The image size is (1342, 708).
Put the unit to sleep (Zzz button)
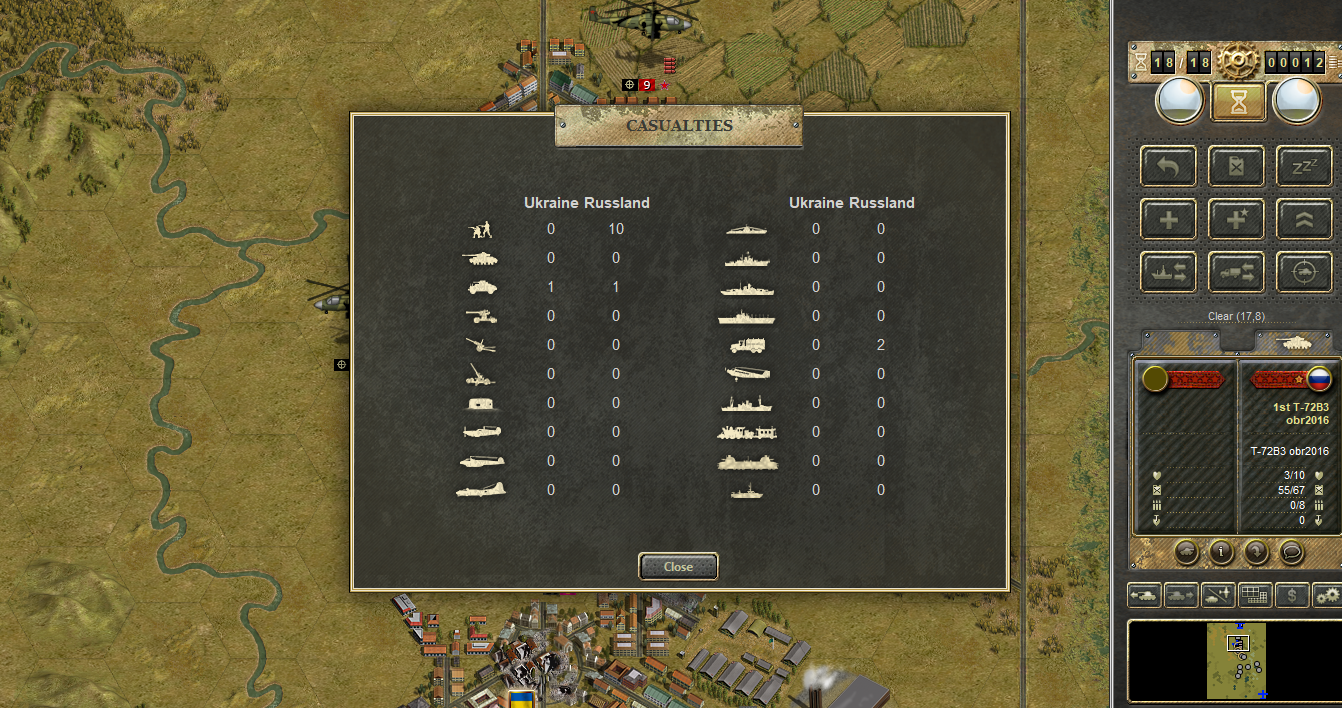1305,167
